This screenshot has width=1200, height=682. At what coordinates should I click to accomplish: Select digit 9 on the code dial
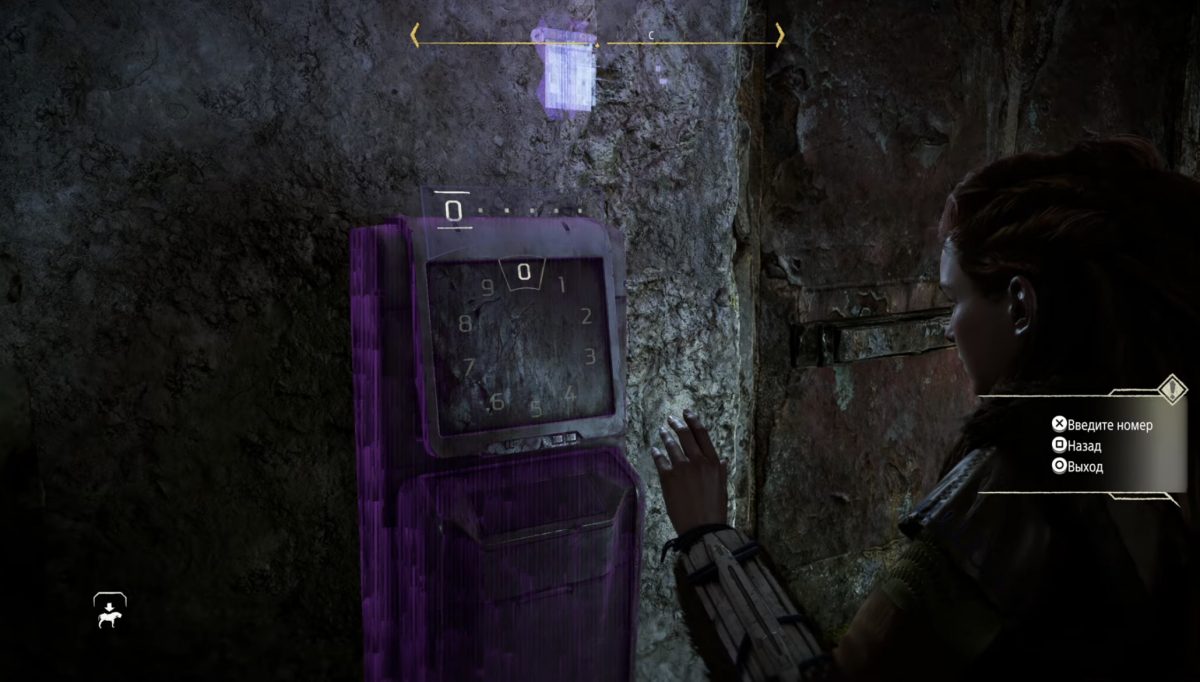click(488, 289)
